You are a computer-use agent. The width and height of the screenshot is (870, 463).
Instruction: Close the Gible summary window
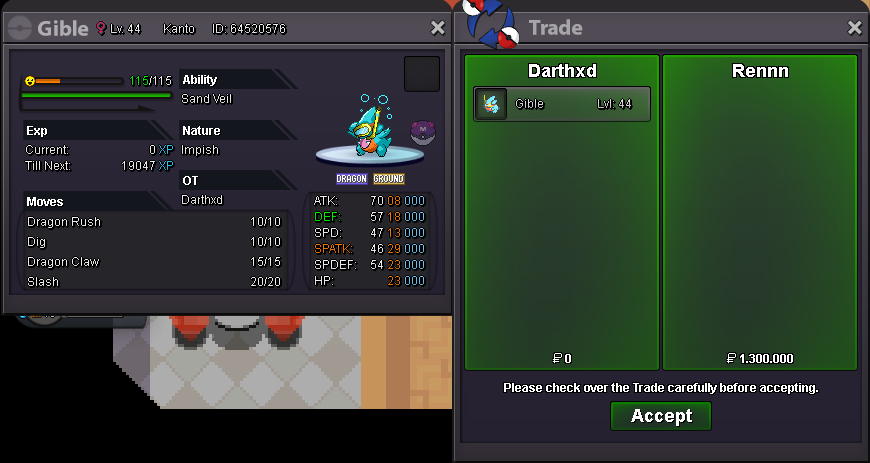437,28
